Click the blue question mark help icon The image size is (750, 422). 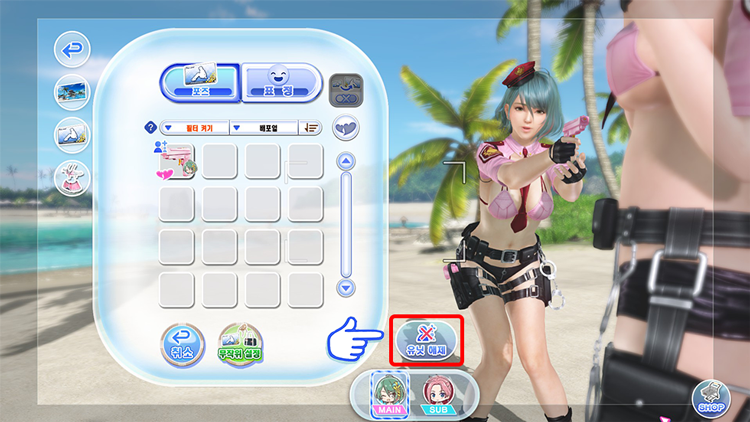coord(151,128)
